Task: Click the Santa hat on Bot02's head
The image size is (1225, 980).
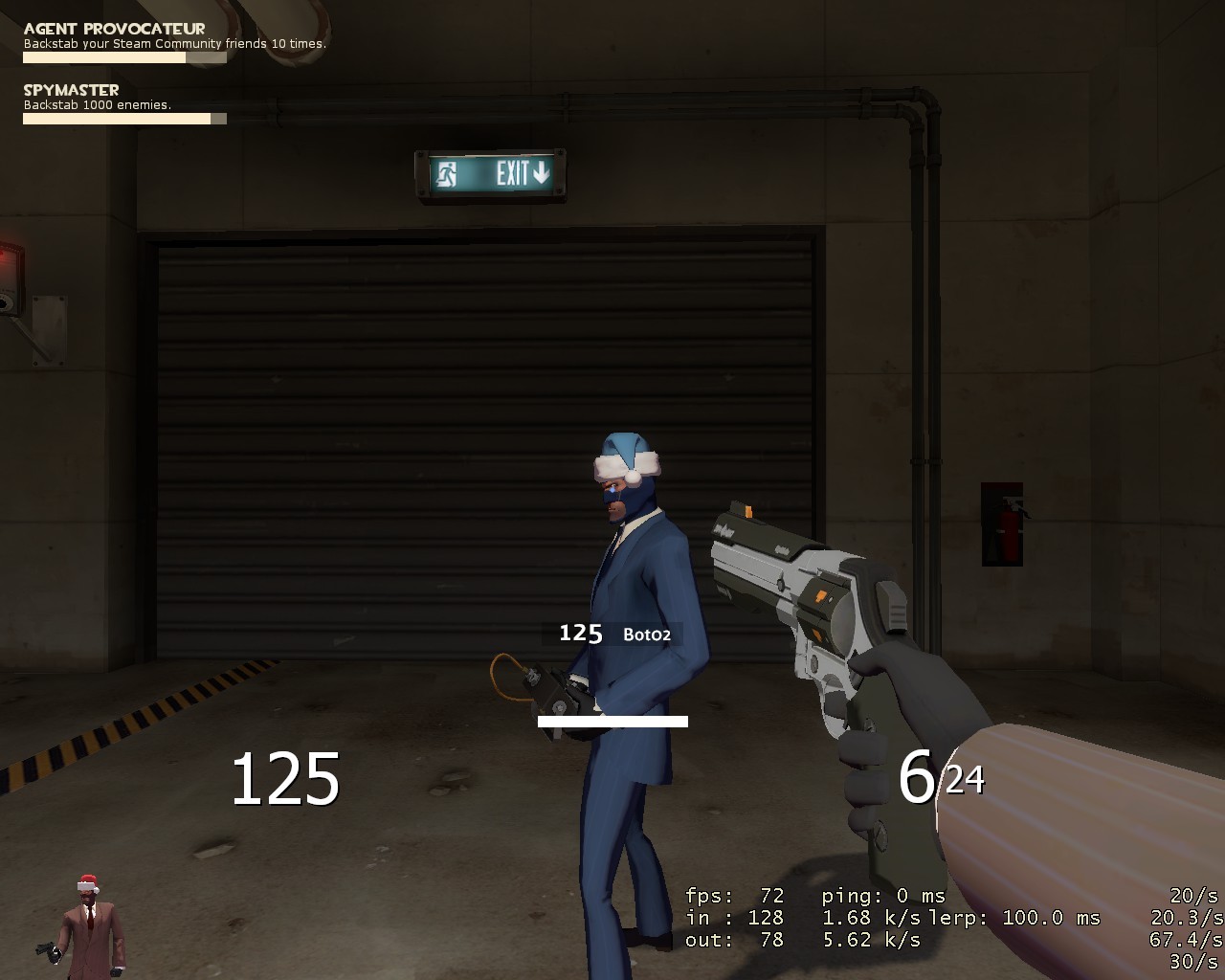Action: tap(627, 459)
